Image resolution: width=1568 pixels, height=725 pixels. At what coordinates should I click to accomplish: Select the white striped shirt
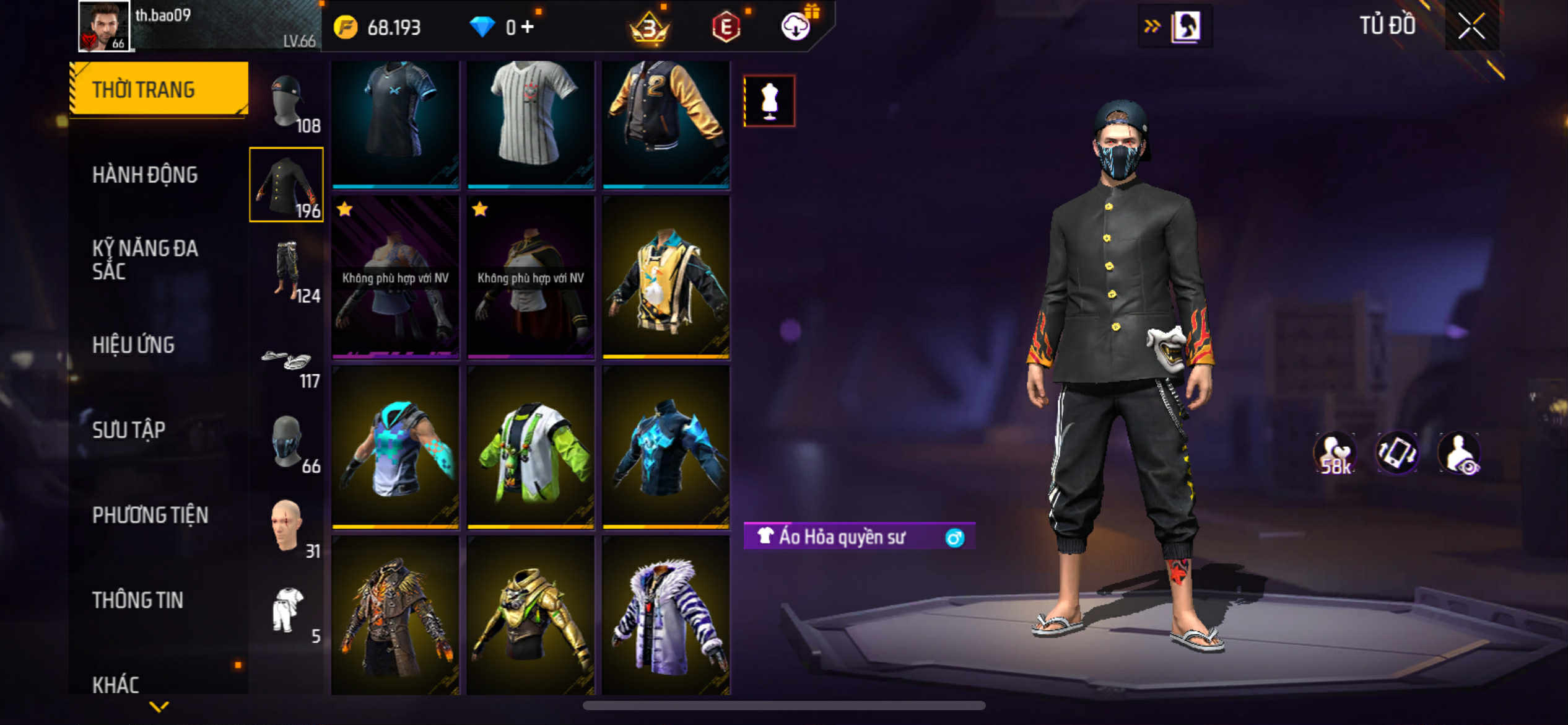click(x=531, y=123)
